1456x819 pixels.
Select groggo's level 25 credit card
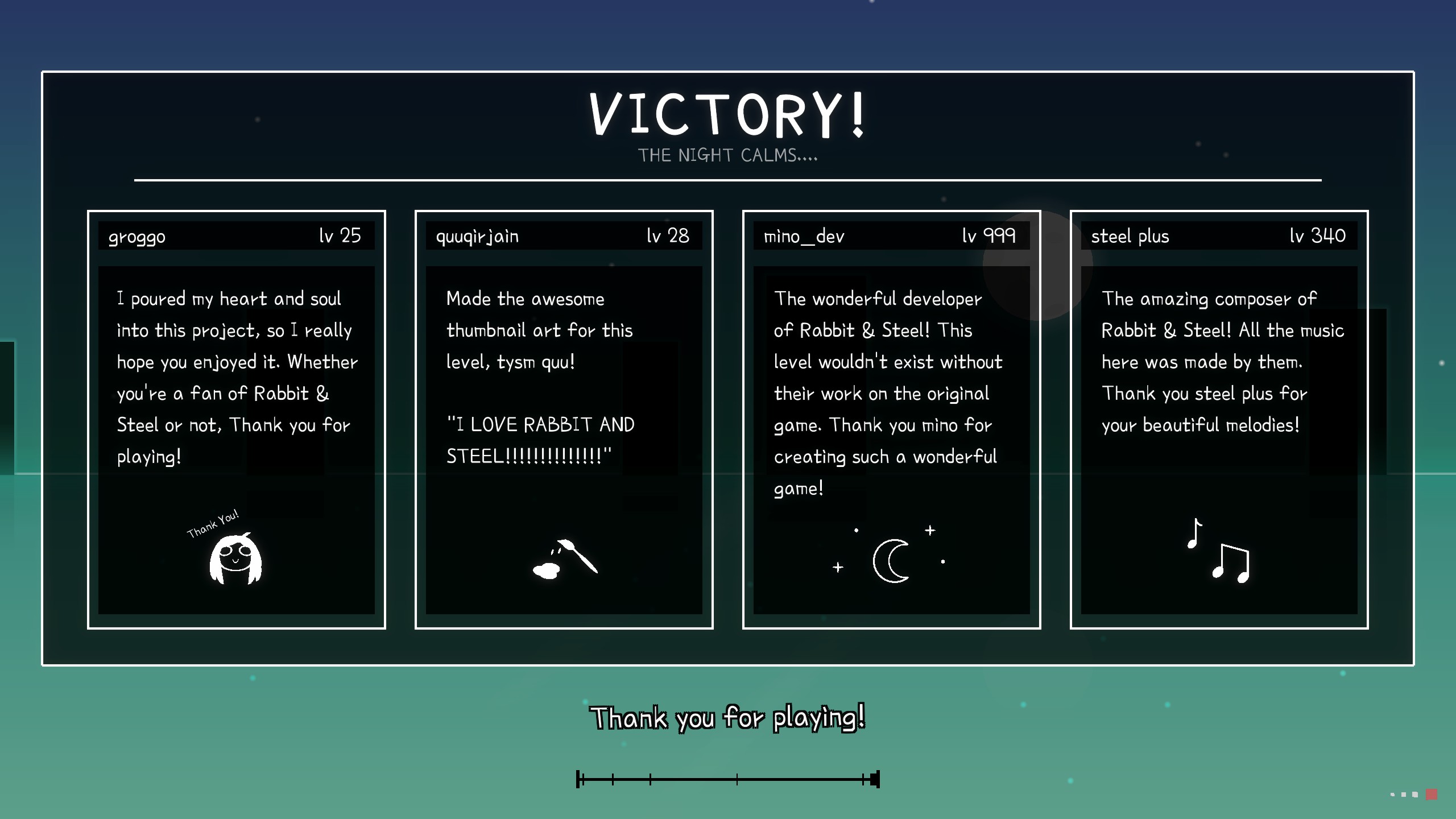pos(236,419)
